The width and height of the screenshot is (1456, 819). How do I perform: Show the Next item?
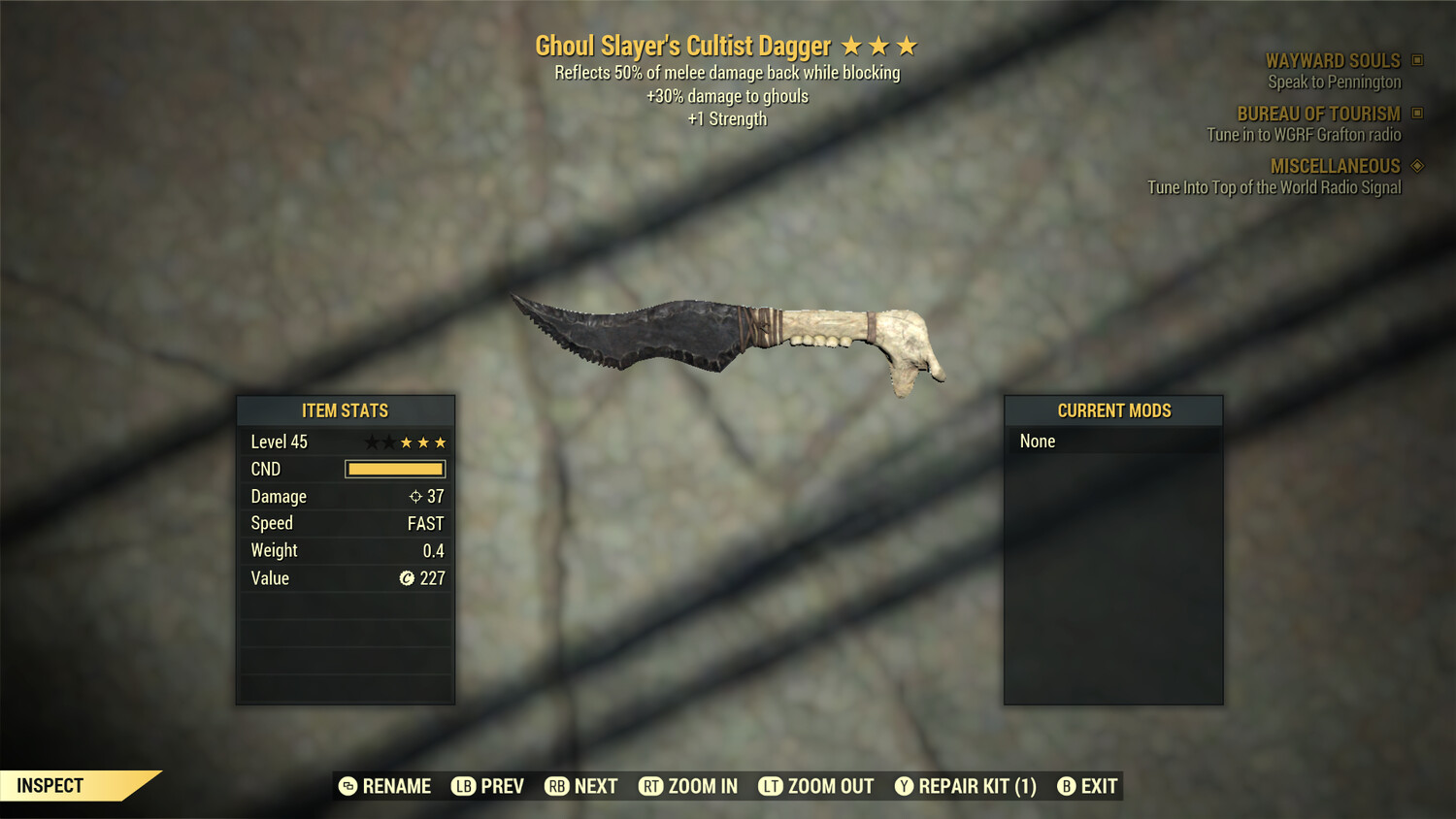581,786
